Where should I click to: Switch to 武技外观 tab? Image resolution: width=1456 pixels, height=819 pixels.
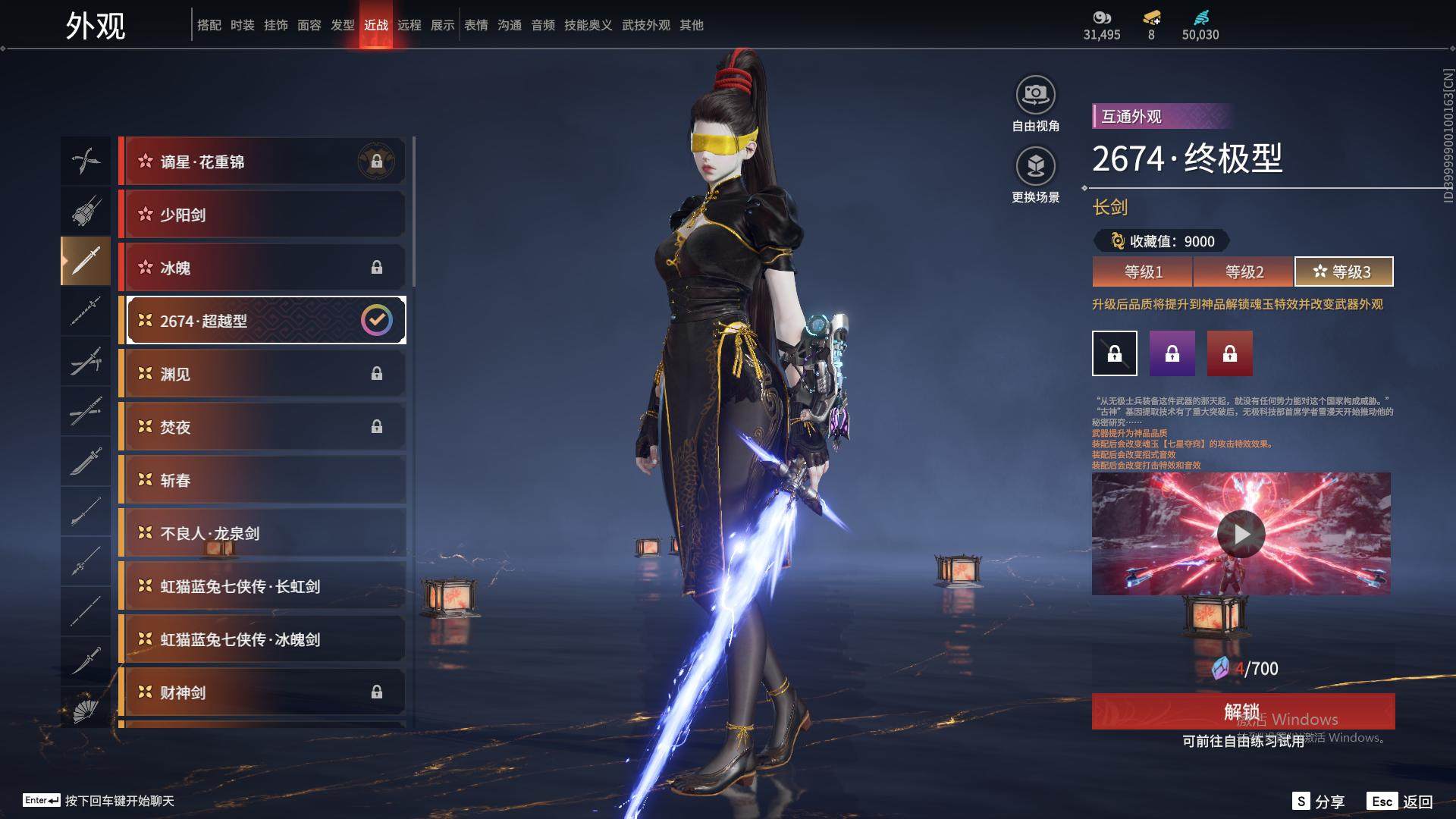click(645, 25)
